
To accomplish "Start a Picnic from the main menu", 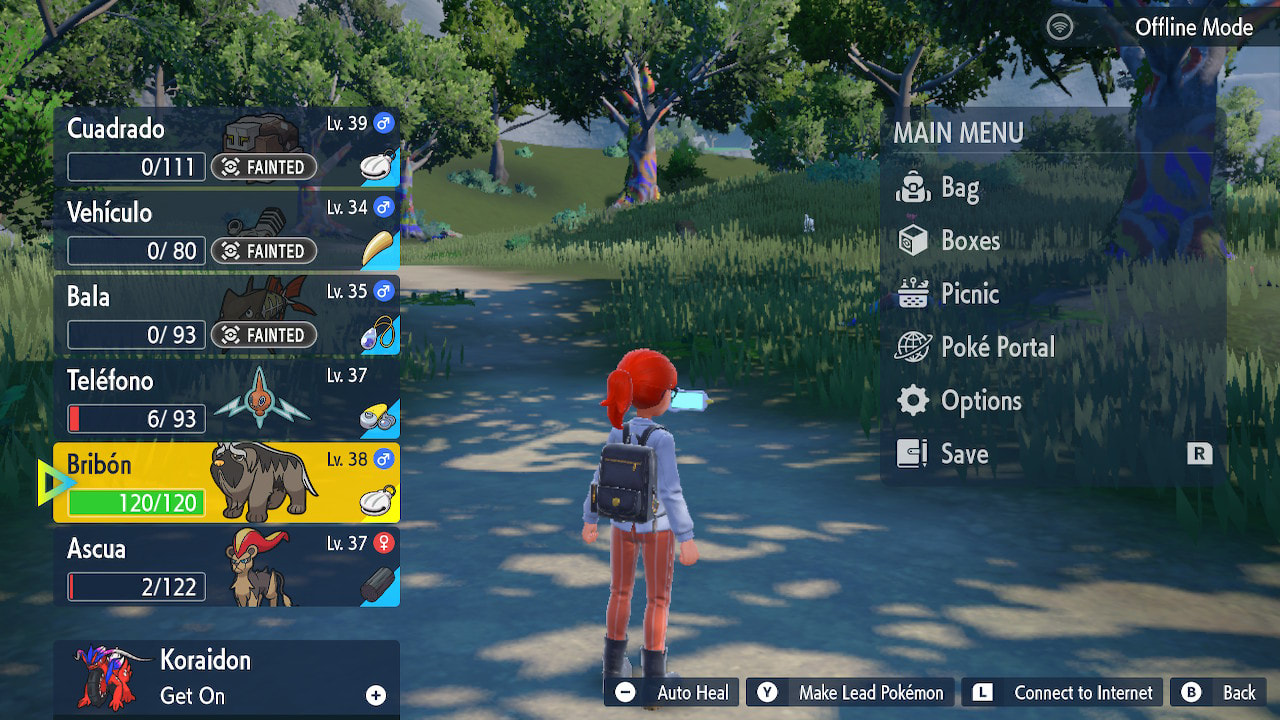I will tap(969, 294).
